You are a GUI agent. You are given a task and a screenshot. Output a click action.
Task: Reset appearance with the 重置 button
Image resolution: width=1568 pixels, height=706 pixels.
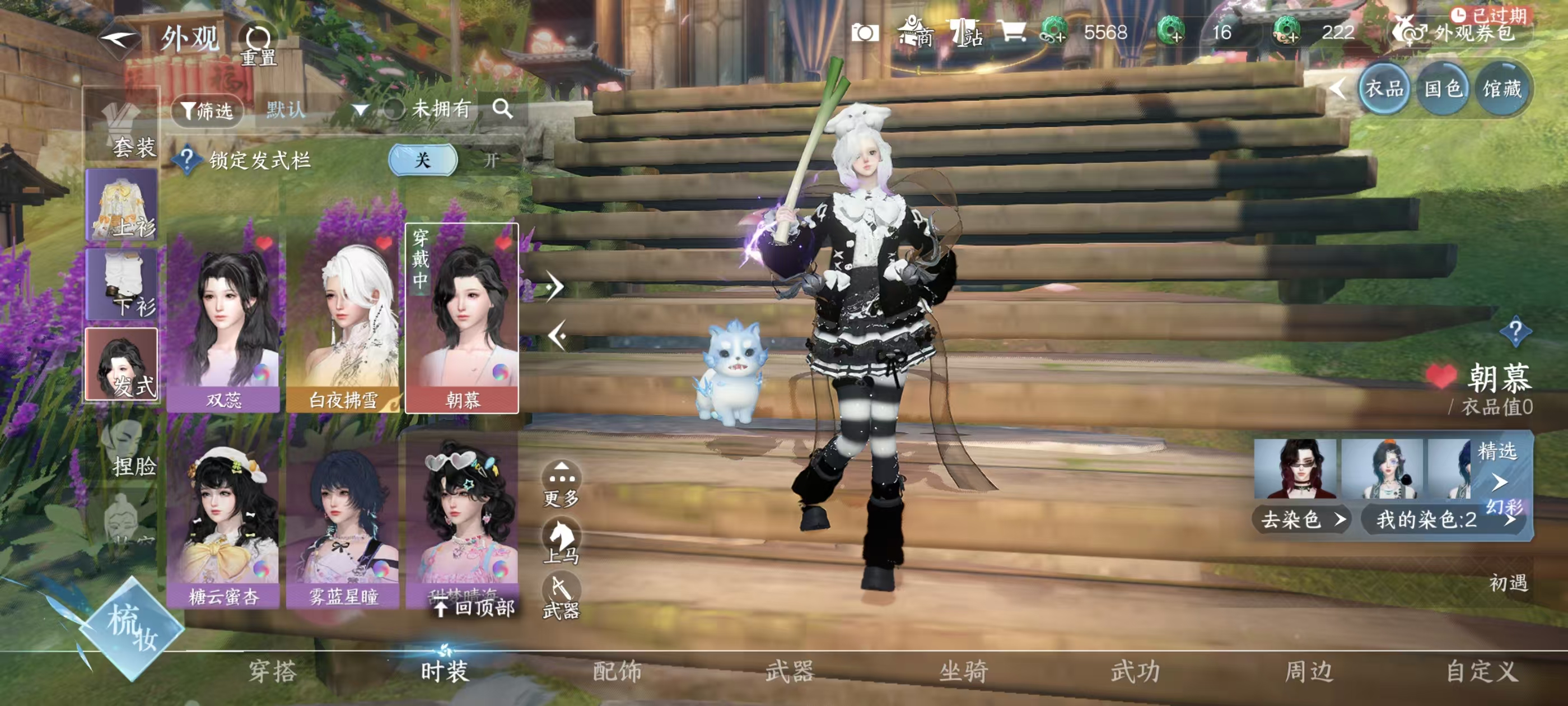(258, 44)
